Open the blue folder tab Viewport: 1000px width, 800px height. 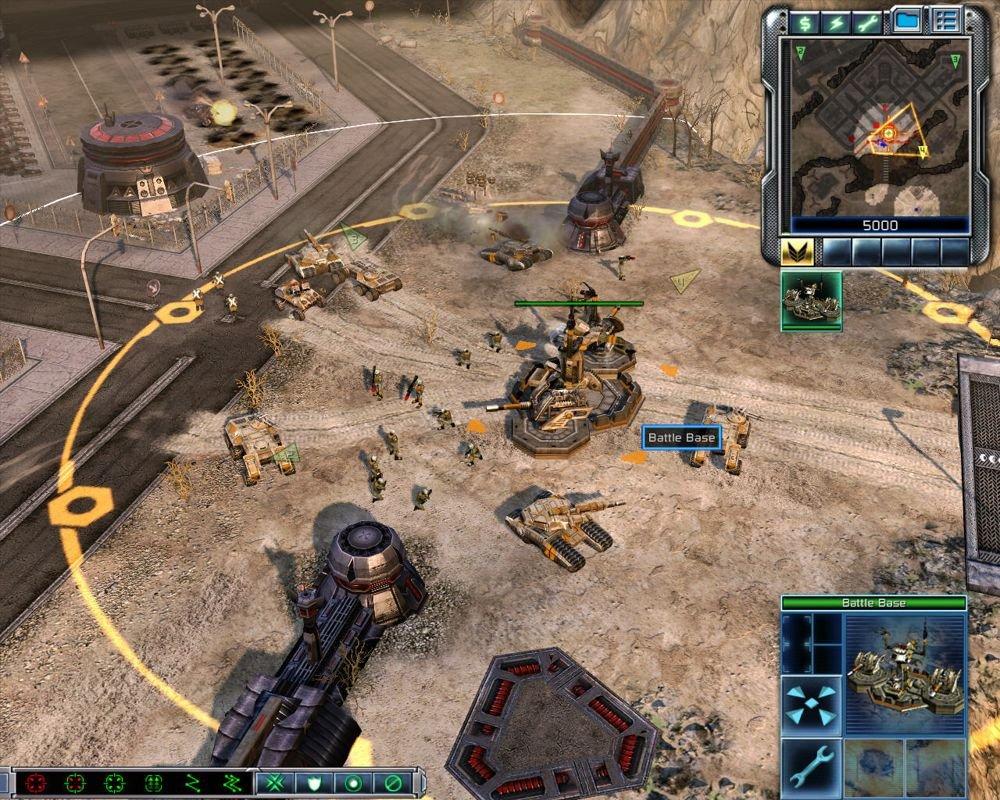[x=906, y=22]
